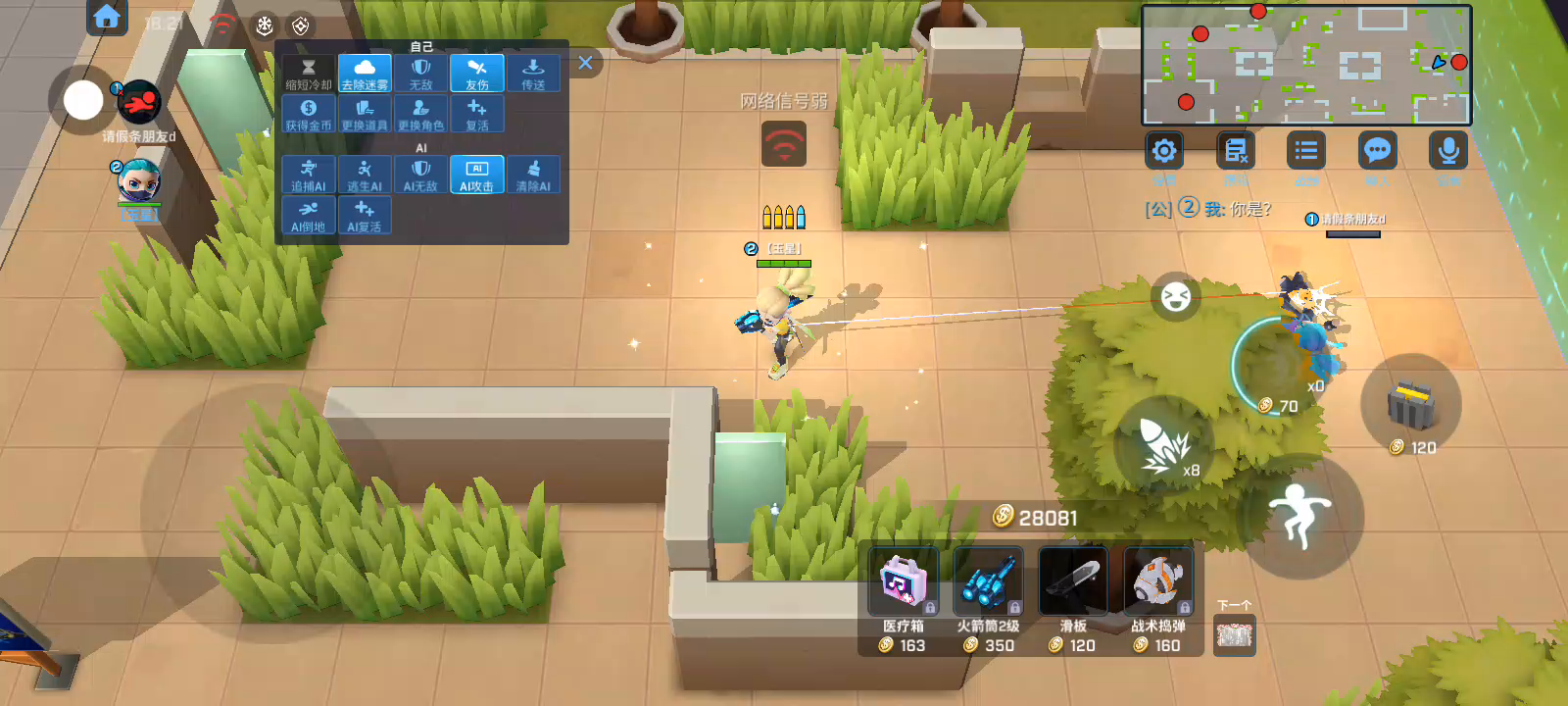Toggle the 友伤 friendly fire option
This screenshot has width=1568, height=706.
point(477,74)
